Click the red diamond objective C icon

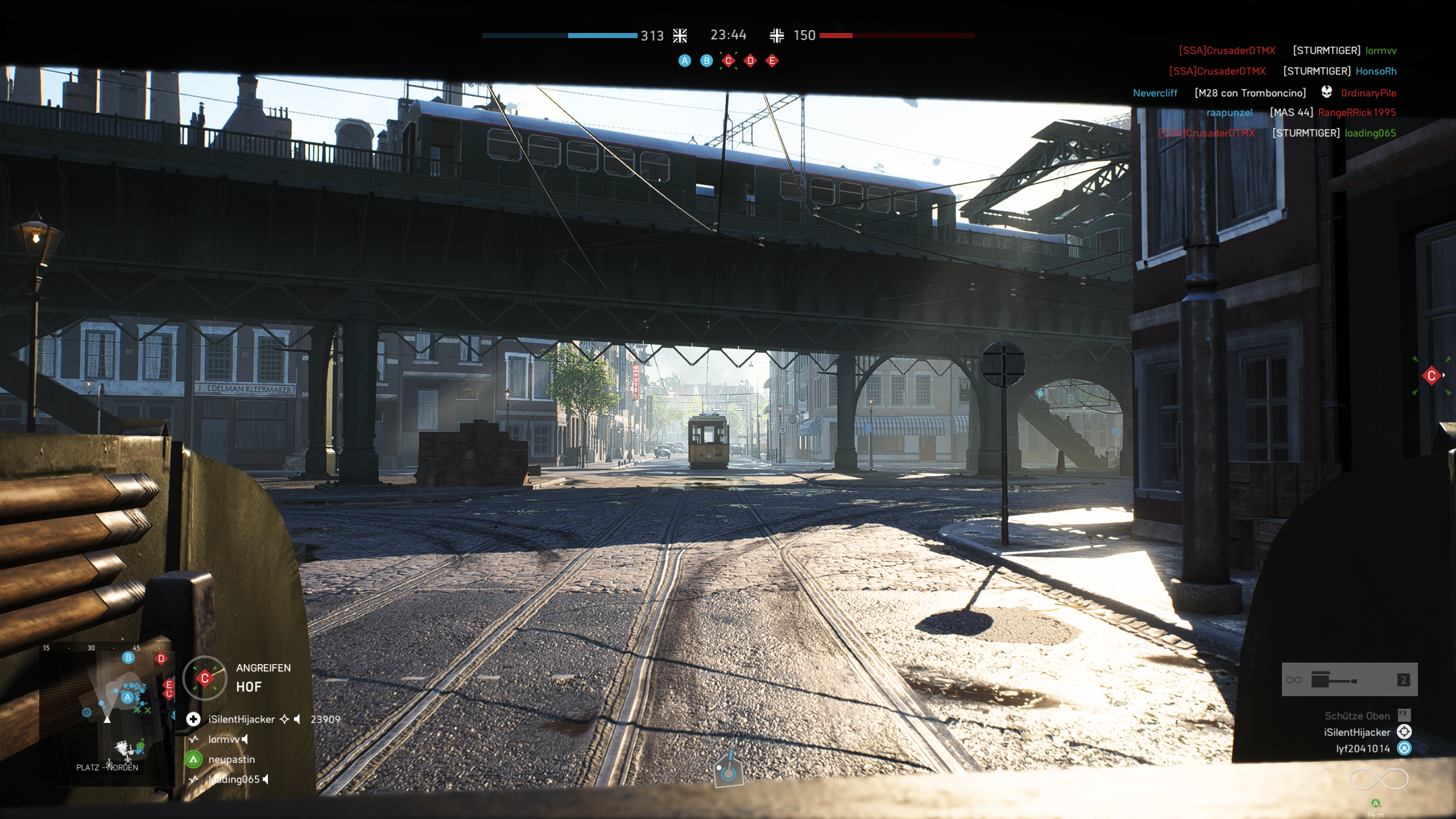point(729,61)
